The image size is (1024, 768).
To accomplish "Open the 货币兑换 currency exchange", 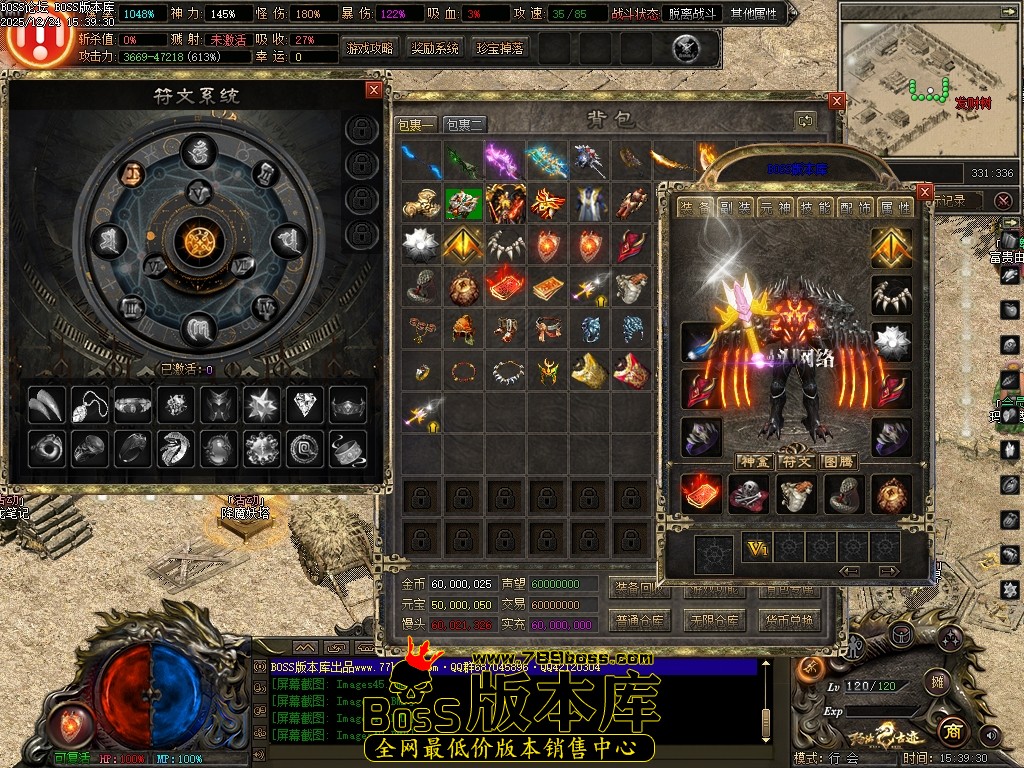I will 788,620.
